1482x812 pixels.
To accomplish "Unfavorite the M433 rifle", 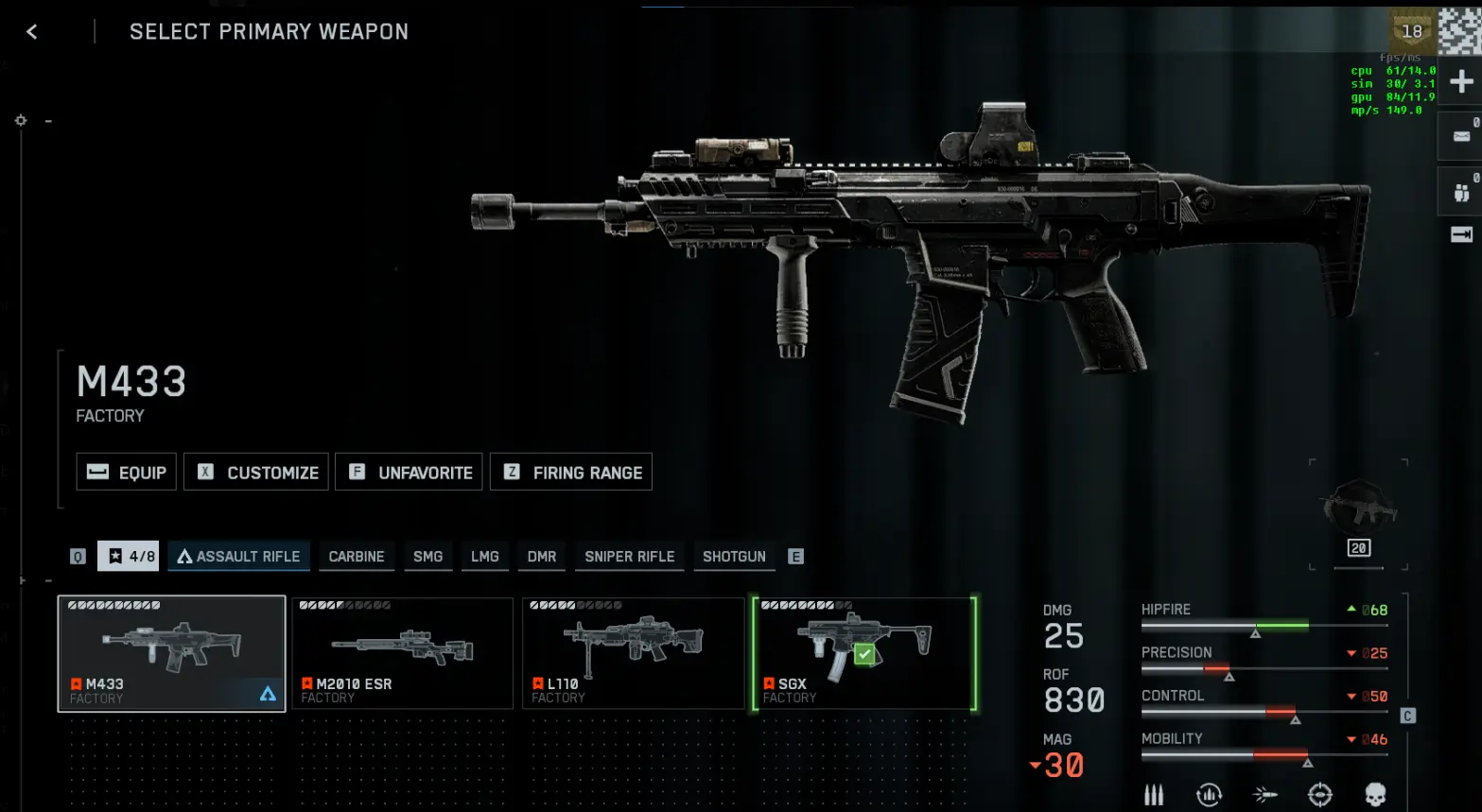I will pyautogui.click(x=410, y=472).
